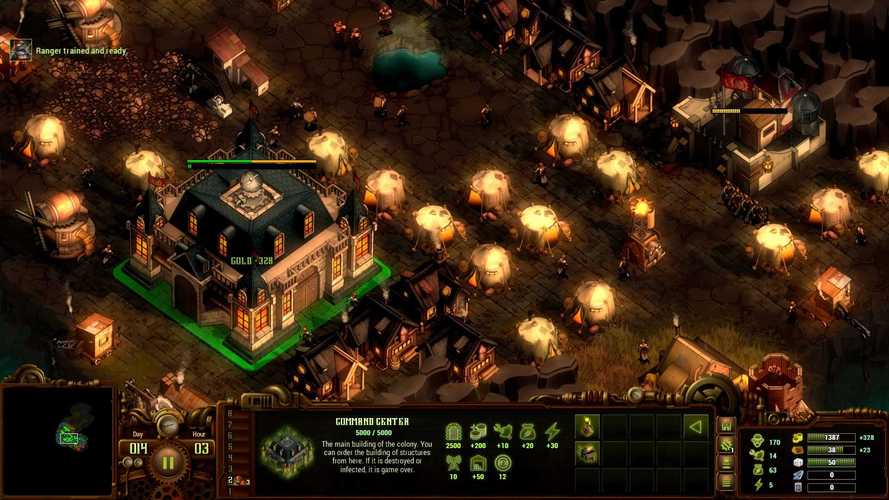Pause the game with the round pause button
The image size is (889, 500).
point(167,462)
